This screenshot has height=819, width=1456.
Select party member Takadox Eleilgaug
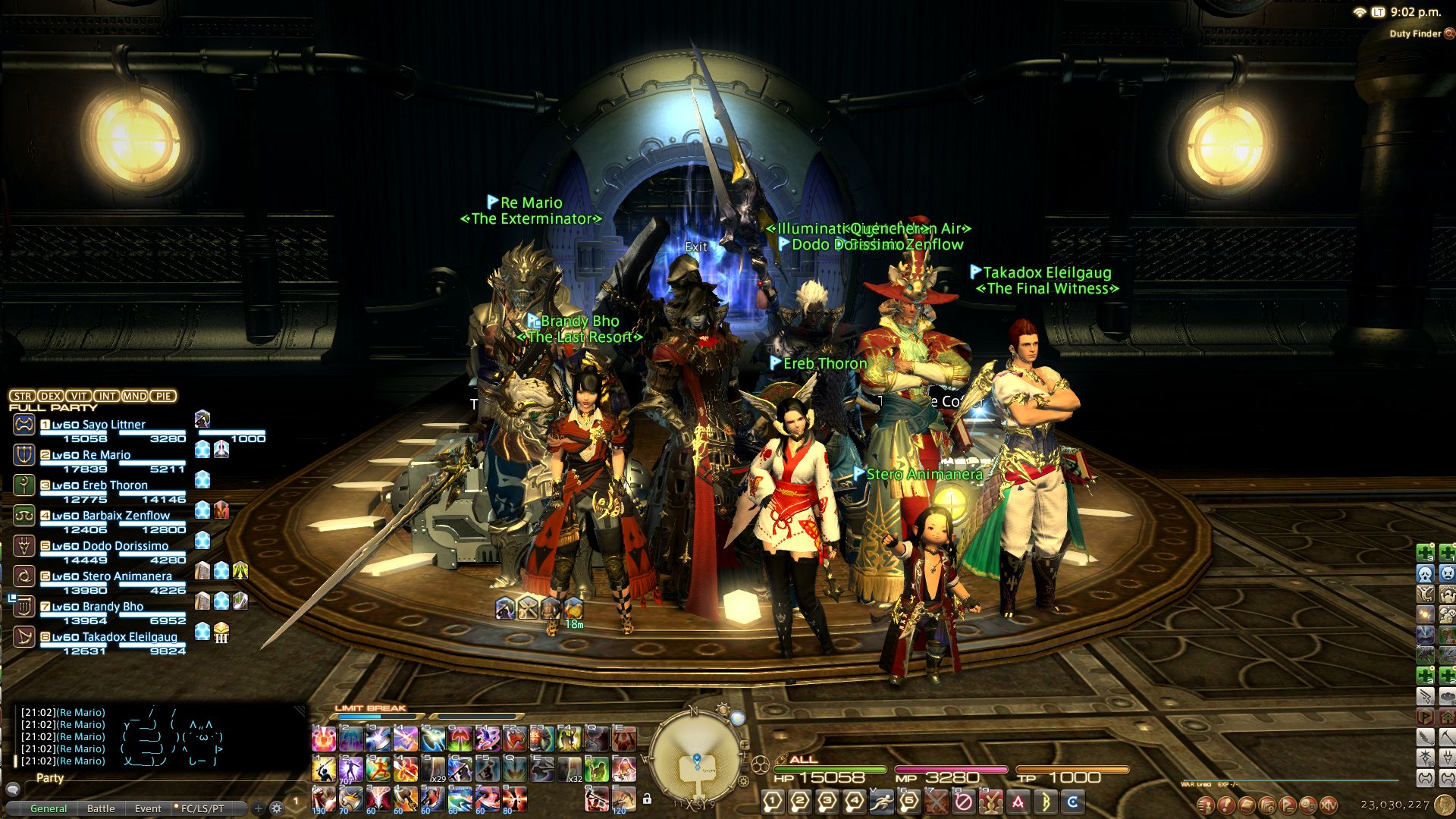(129, 637)
